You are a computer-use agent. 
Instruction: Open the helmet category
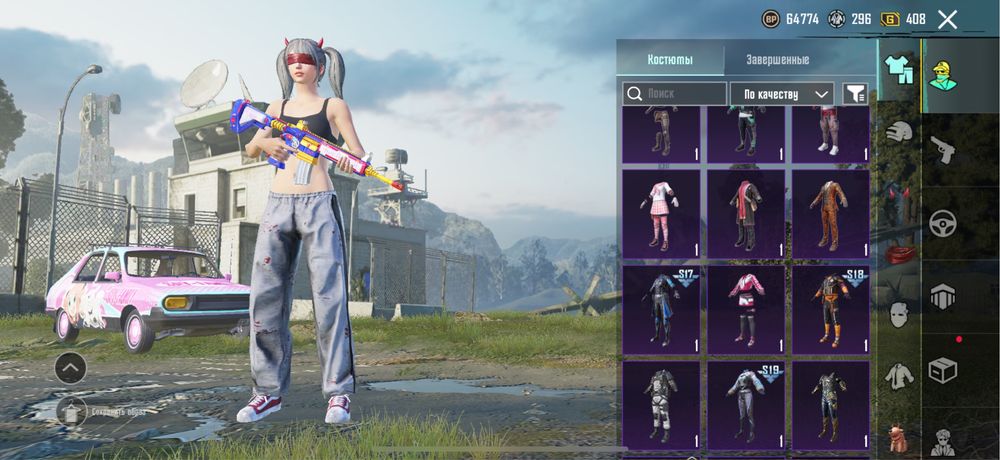click(x=900, y=131)
